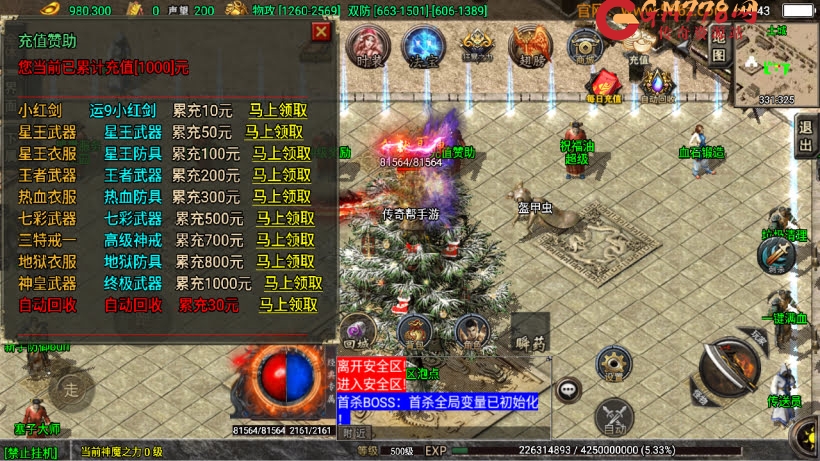Claim the 累充1000元 神皇武器 reward
This screenshot has height=461, width=820.
coord(293,283)
